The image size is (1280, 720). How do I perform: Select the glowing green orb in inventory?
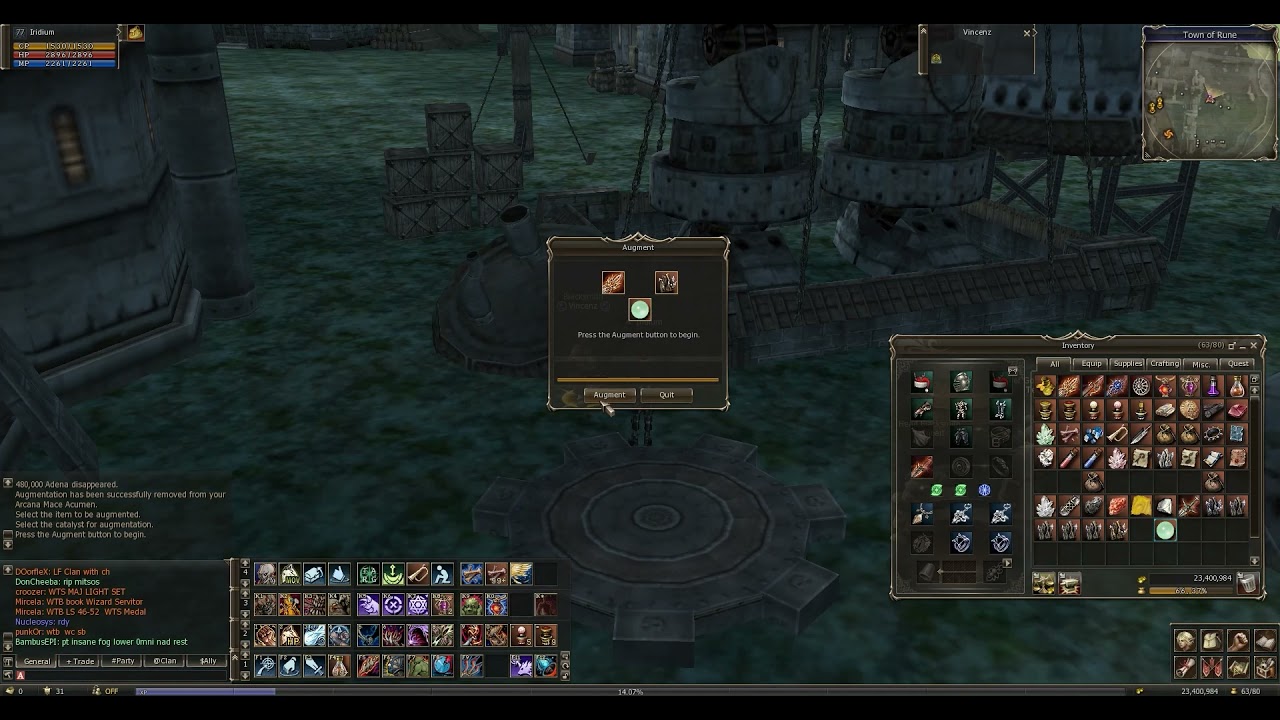point(1165,531)
